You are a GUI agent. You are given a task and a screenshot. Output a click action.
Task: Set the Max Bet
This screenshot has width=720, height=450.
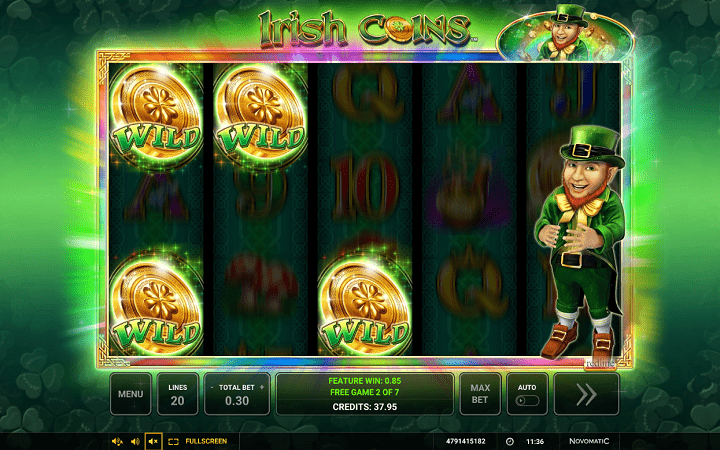pyautogui.click(x=479, y=394)
